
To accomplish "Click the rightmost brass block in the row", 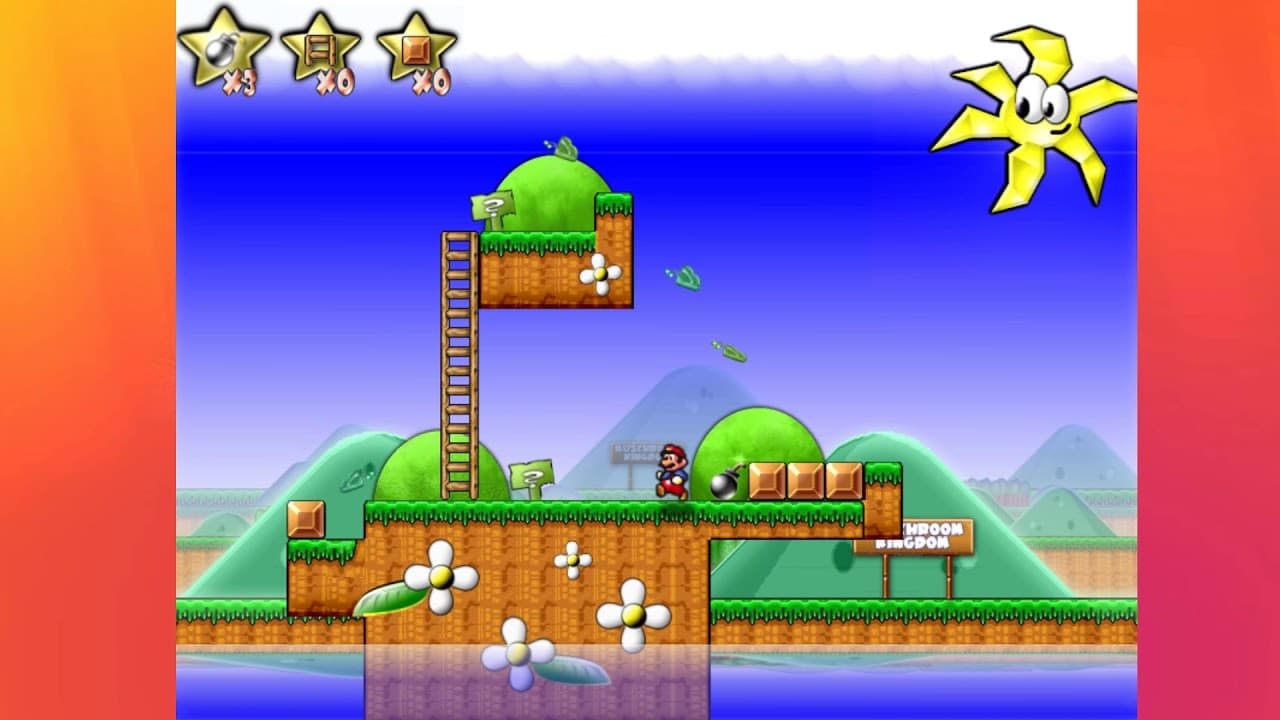I will (845, 478).
